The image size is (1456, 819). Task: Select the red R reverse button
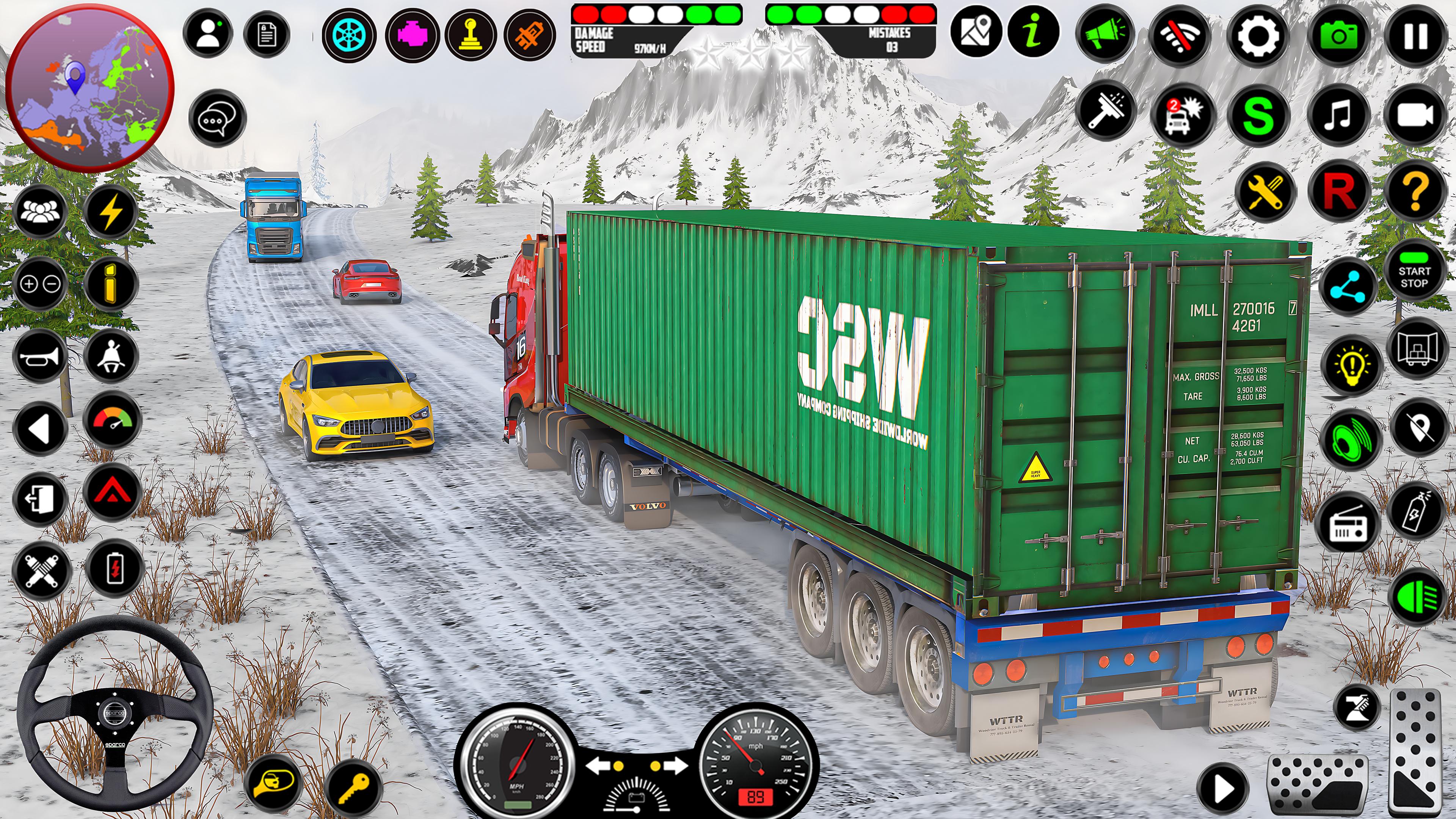(x=1338, y=191)
